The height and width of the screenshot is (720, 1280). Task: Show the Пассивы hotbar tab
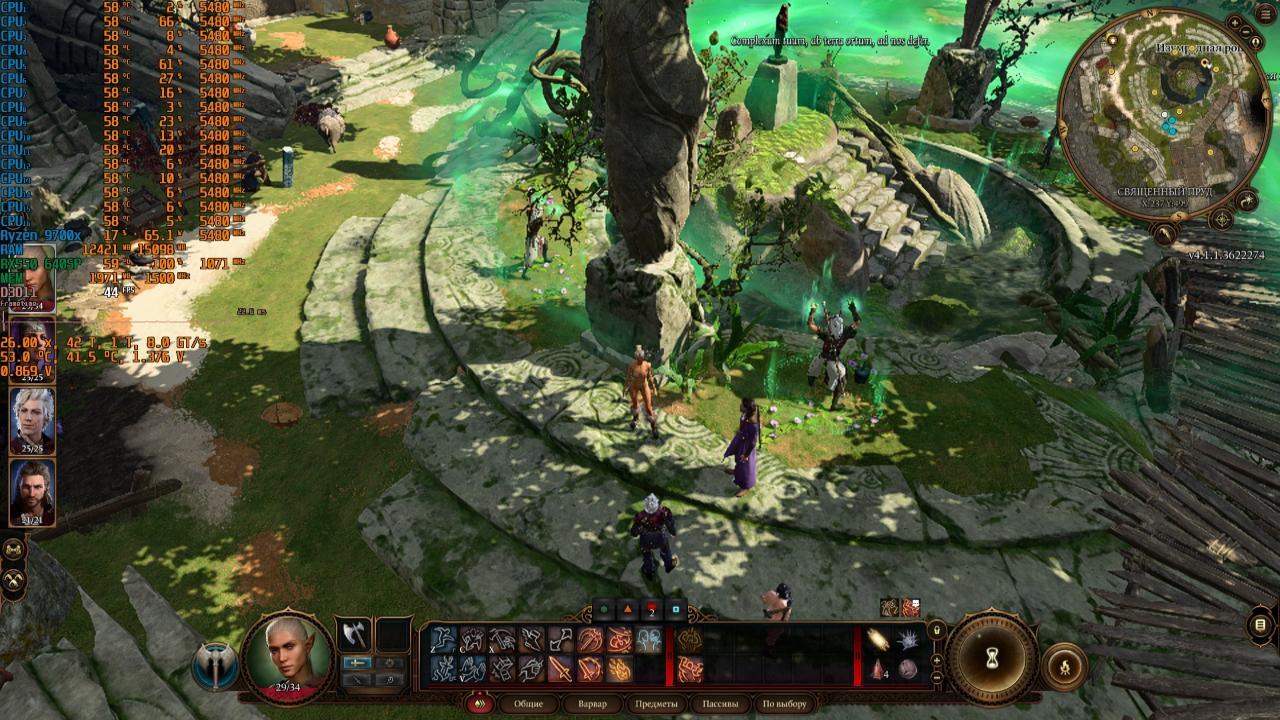720,704
